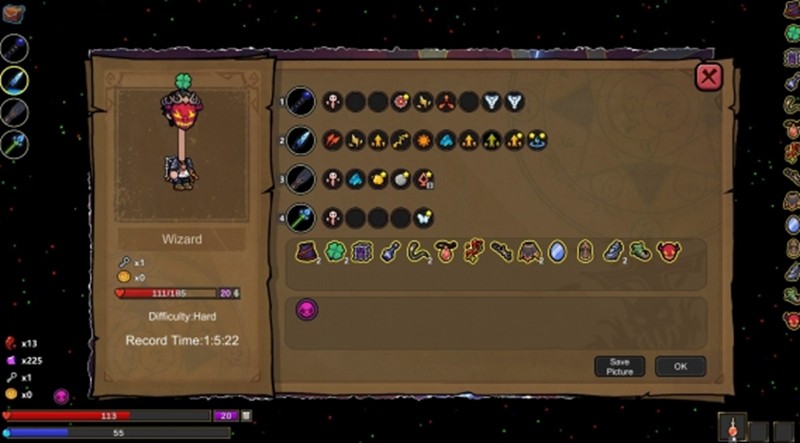Select the blue water ring spell ending row 2
Screen dimensions: 800x443
click(x=538, y=140)
